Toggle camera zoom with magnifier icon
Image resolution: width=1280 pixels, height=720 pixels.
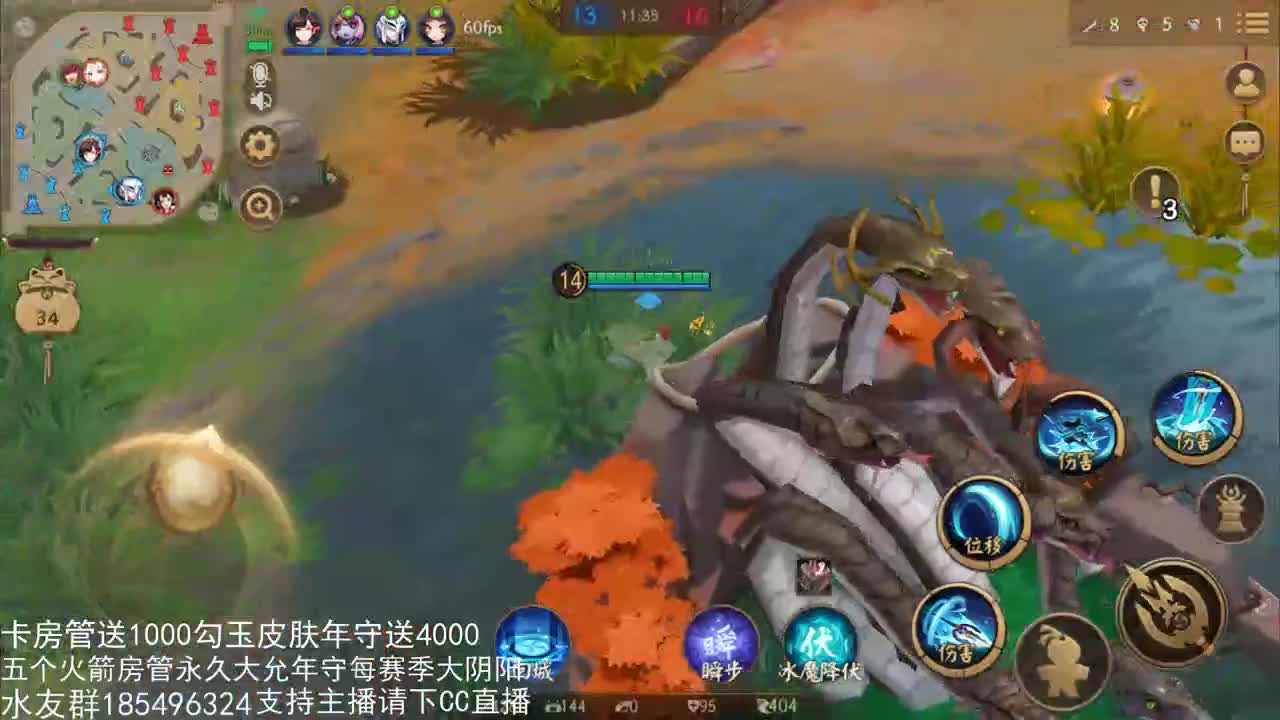tap(260, 202)
